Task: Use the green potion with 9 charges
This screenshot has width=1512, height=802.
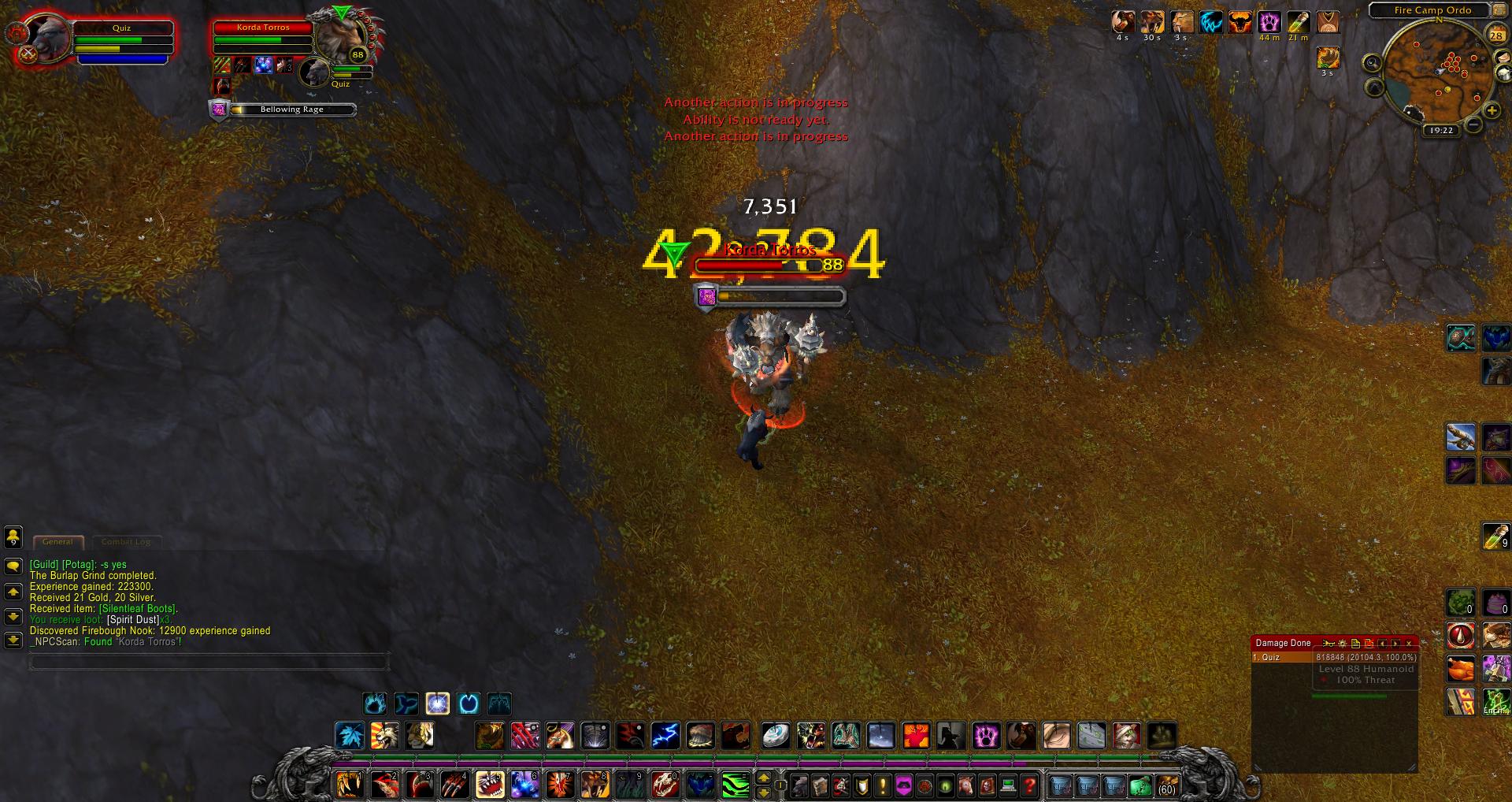Action: (1495, 537)
